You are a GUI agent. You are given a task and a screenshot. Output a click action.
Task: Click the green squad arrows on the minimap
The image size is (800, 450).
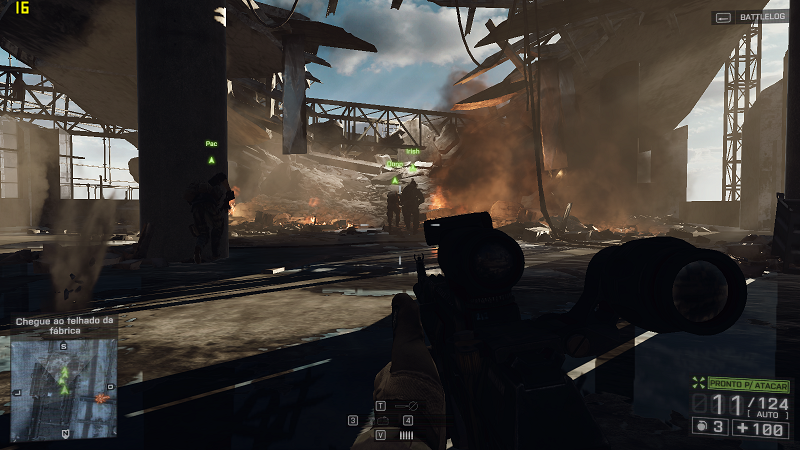coord(65,377)
